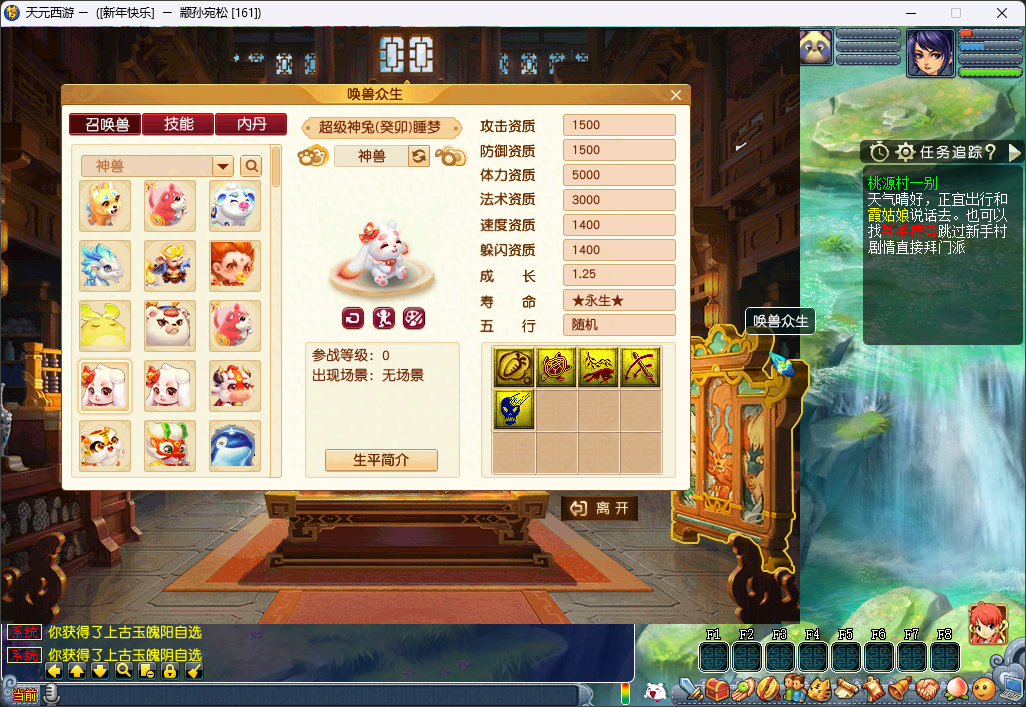Screen dimensions: 1026x707
Task: Click the refresh button beside 神兽 label
Action: [419, 156]
